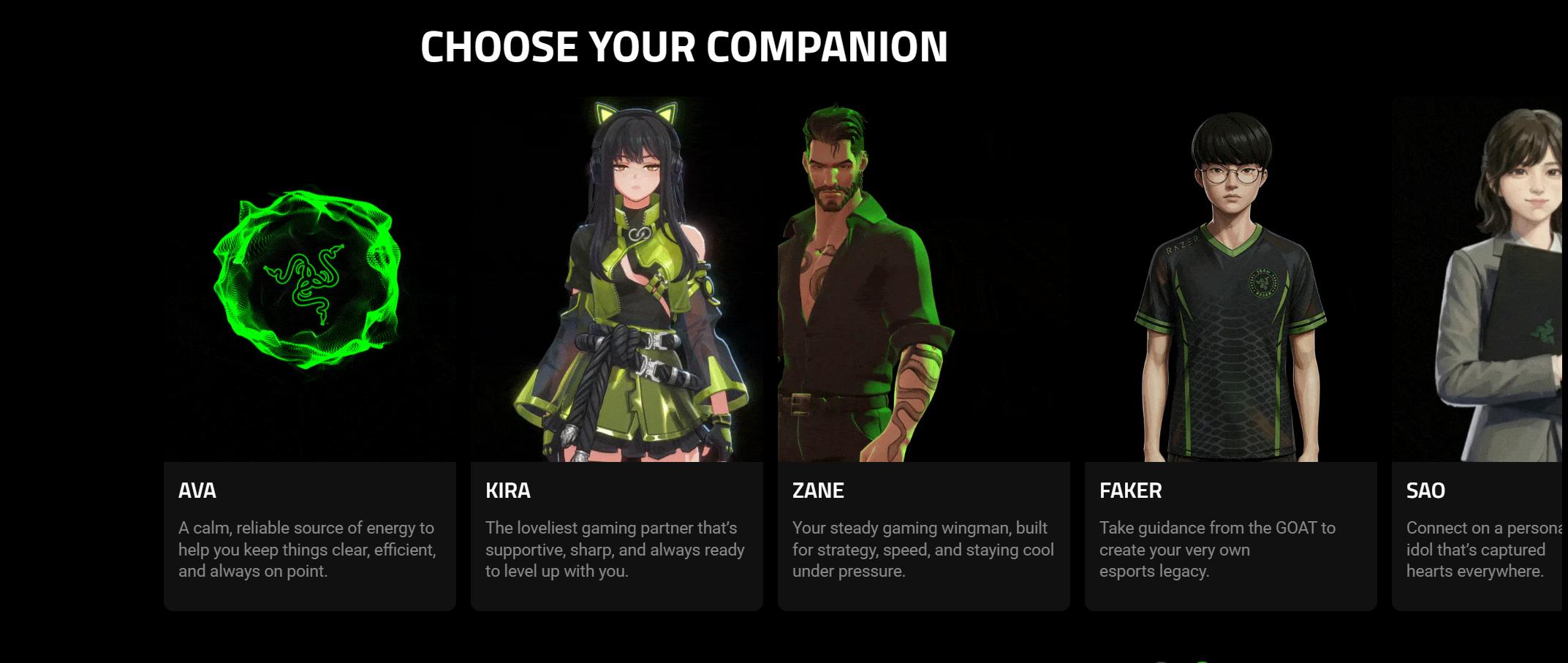
Task: Click ZANE's description about strategy and speed
Action: pyautogui.click(x=923, y=550)
